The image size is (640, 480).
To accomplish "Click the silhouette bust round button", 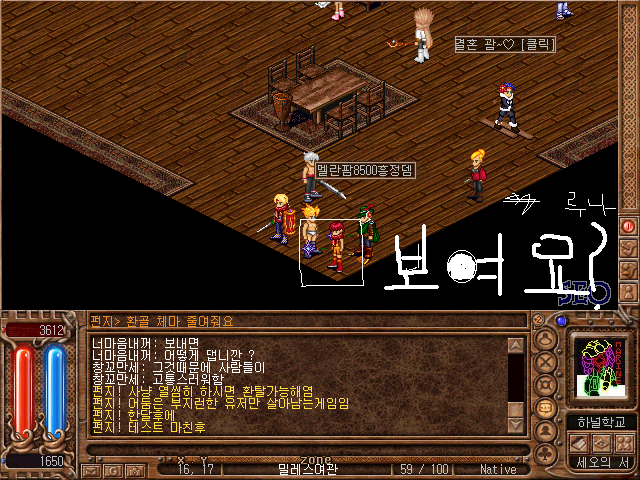I will (546, 430).
